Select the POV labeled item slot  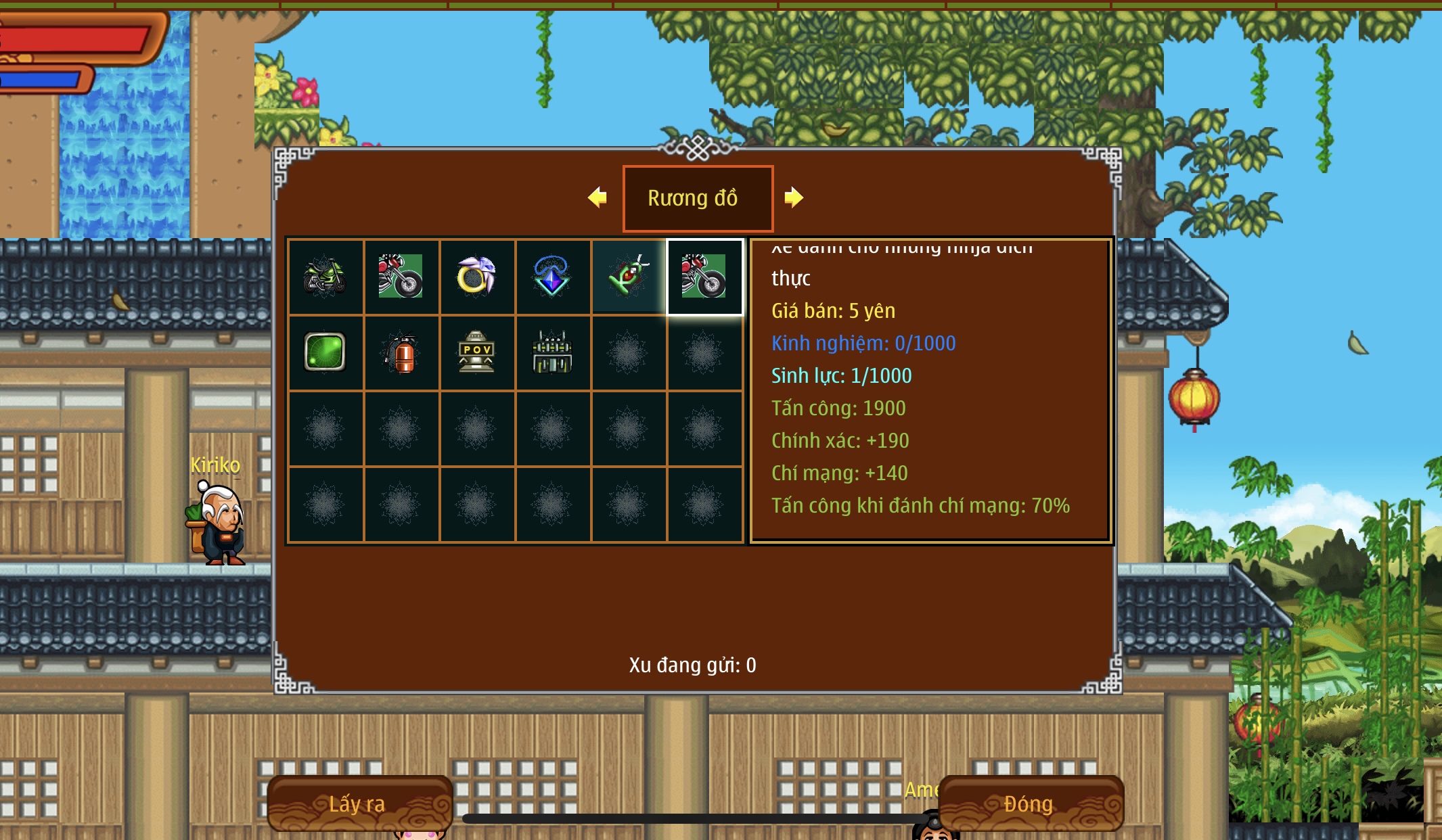476,352
